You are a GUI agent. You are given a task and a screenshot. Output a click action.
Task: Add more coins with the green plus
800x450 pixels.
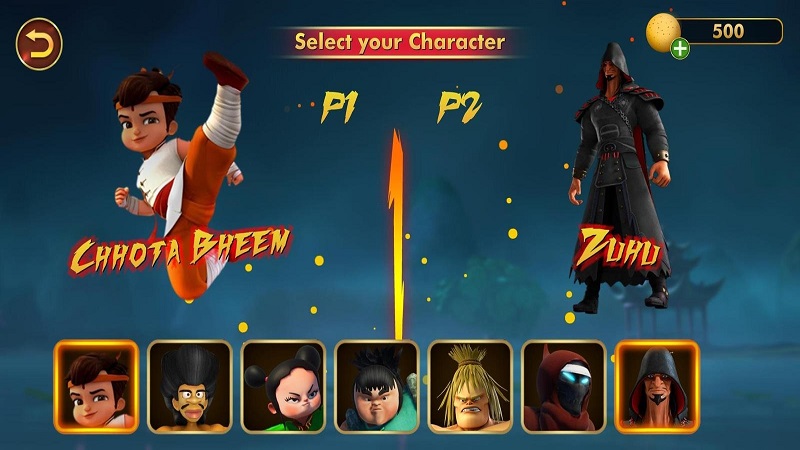point(680,48)
